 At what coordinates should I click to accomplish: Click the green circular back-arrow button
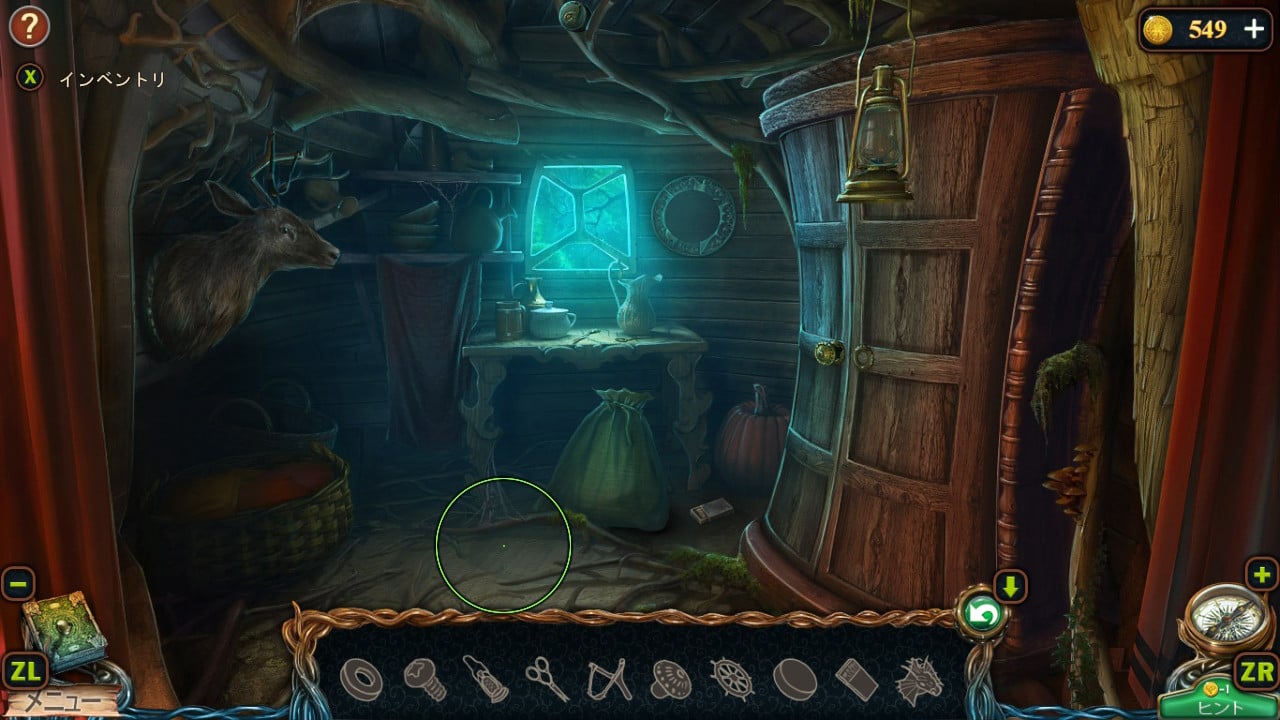tap(980, 617)
